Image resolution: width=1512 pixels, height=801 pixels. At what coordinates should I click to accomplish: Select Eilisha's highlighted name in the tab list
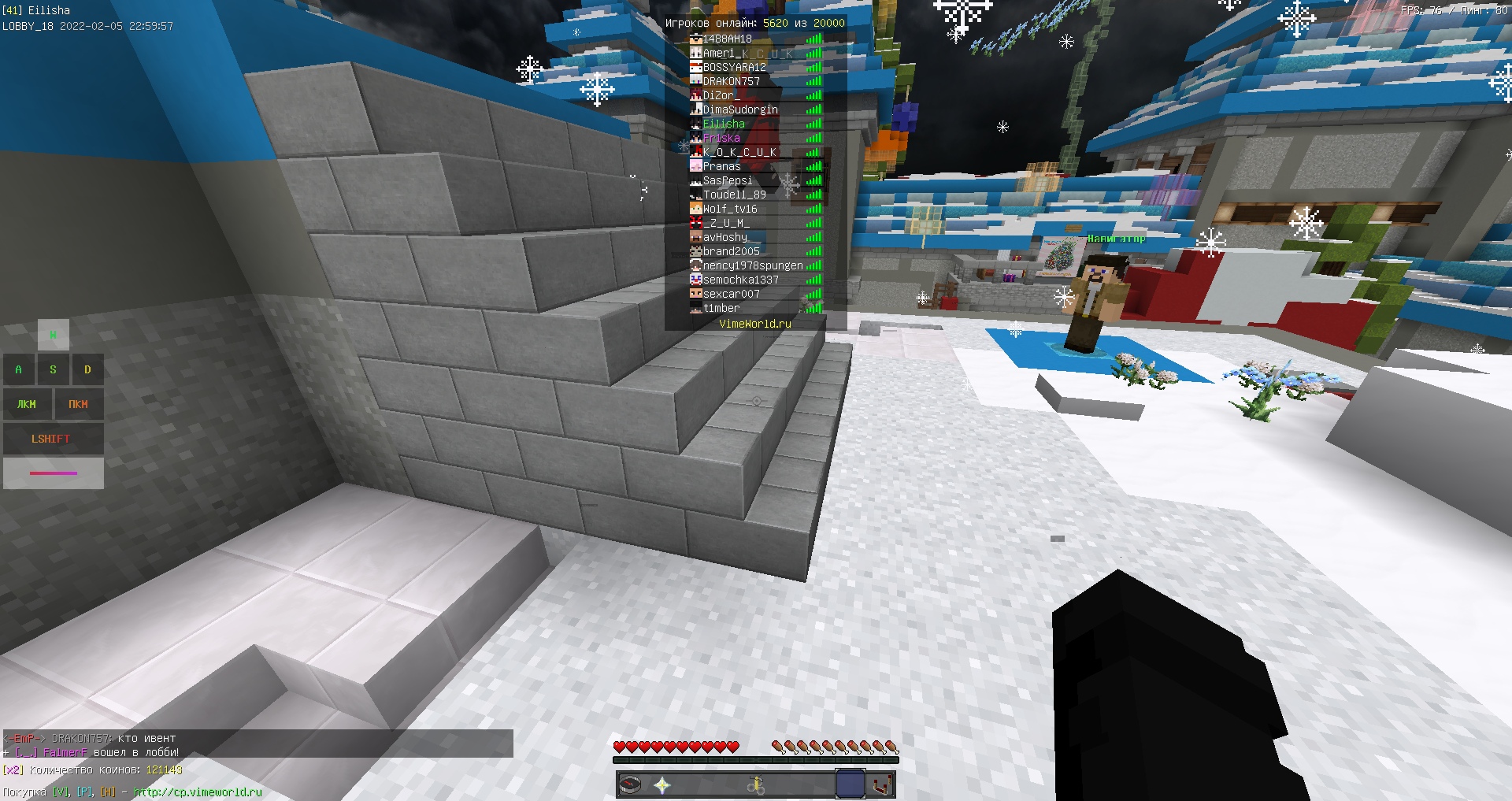(724, 124)
